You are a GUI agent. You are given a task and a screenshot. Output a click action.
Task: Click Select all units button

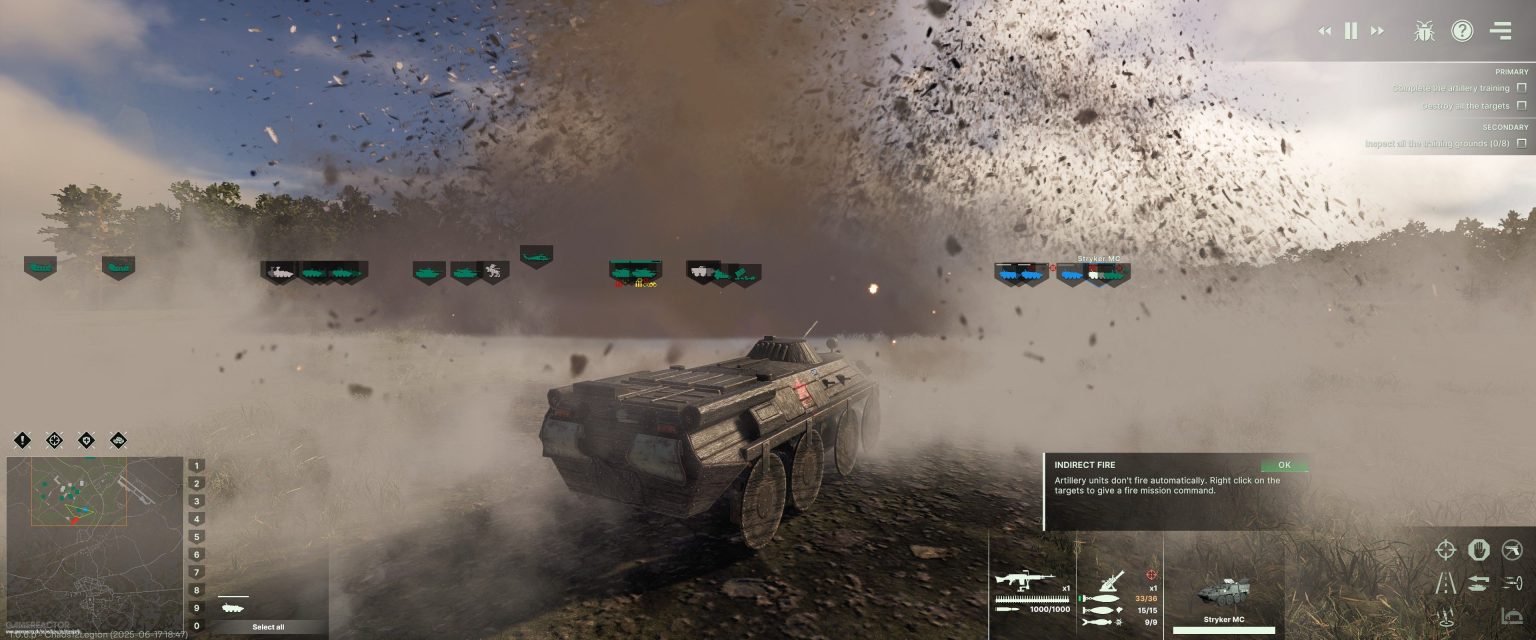(x=268, y=627)
